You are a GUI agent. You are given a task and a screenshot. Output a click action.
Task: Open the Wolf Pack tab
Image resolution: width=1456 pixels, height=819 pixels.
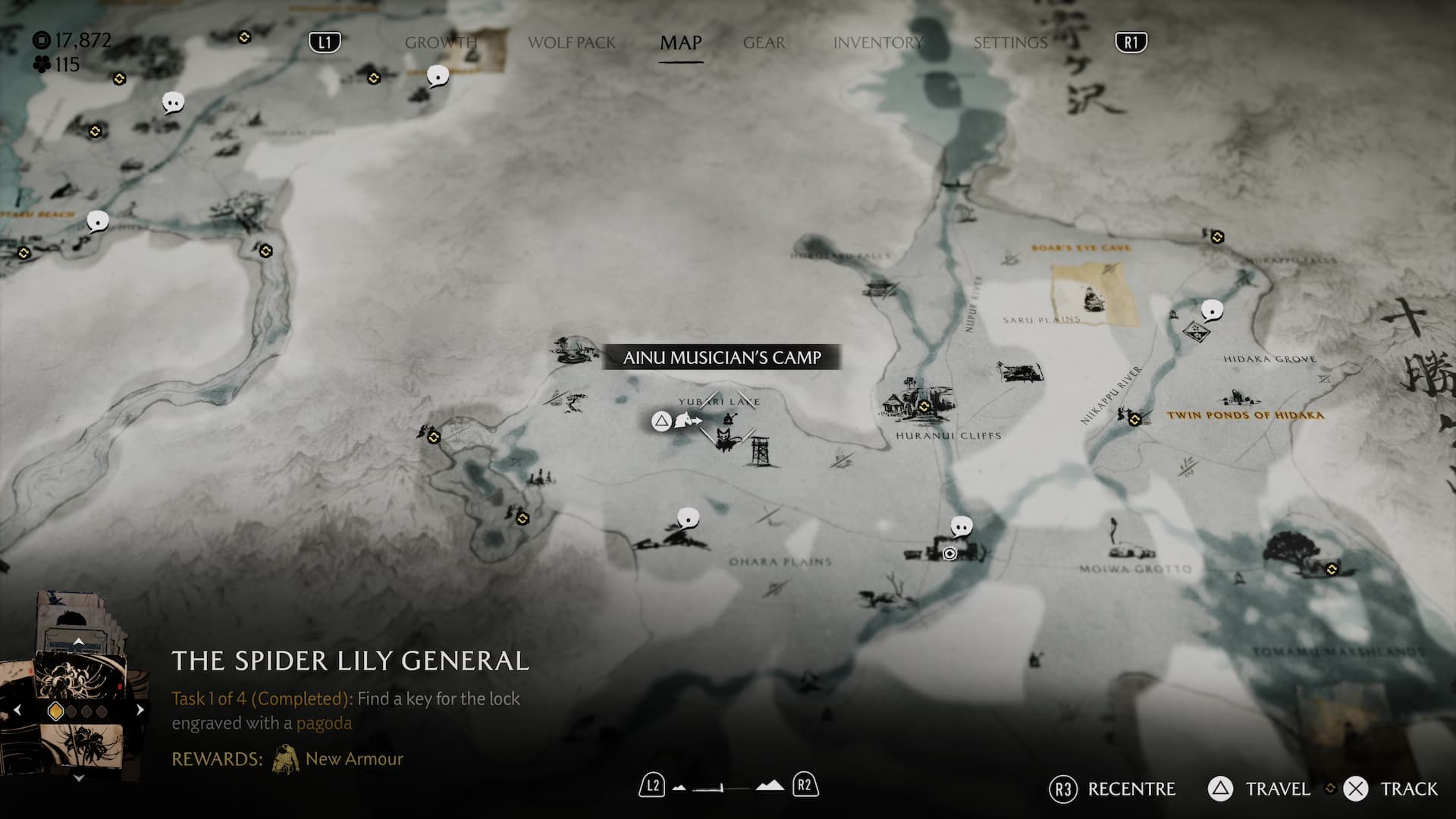tap(572, 42)
